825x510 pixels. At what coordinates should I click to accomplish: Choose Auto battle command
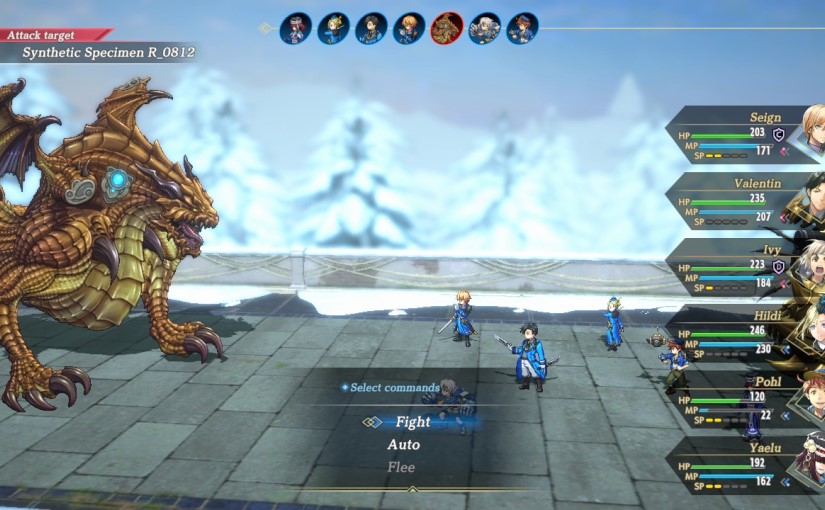(x=403, y=445)
